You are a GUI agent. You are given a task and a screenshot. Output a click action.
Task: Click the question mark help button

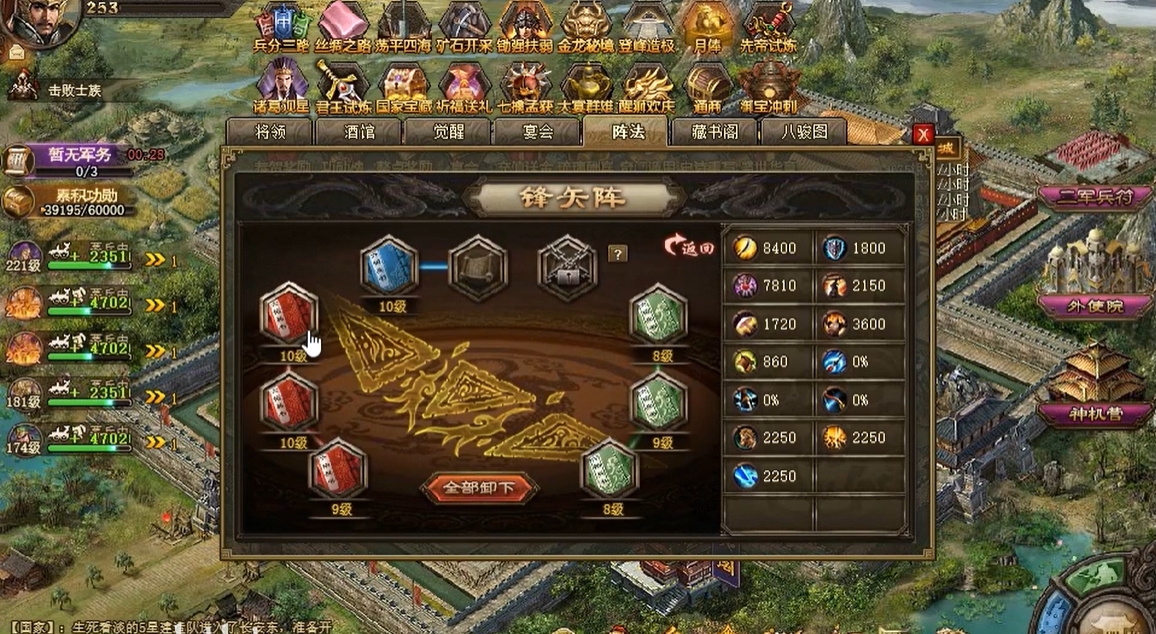[x=618, y=254]
